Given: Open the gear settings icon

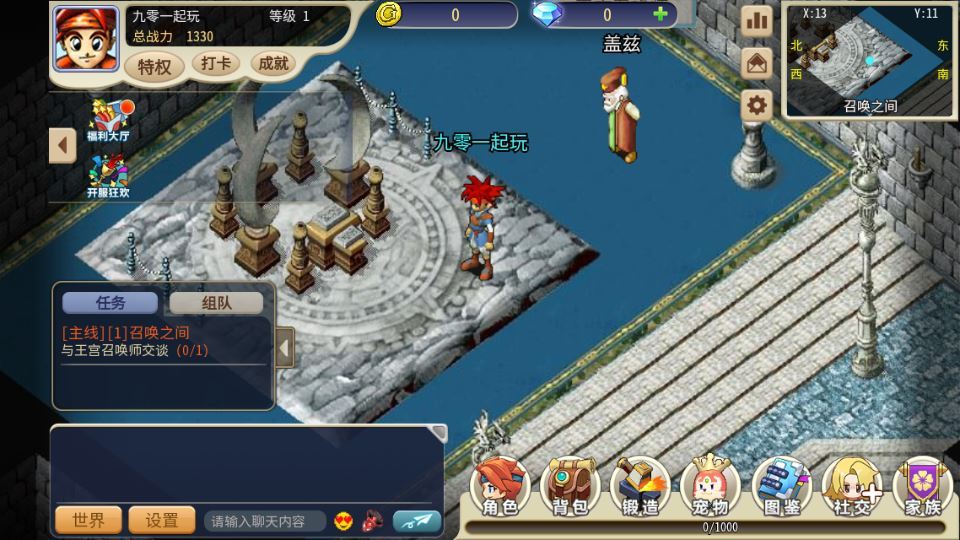Looking at the screenshot, I should (757, 105).
